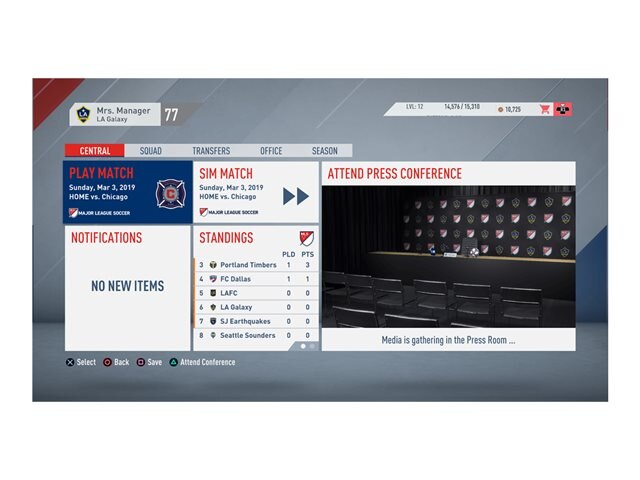Image resolution: width=640 pixels, height=480 pixels.
Task: Show the Season tab
Action: click(324, 151)
